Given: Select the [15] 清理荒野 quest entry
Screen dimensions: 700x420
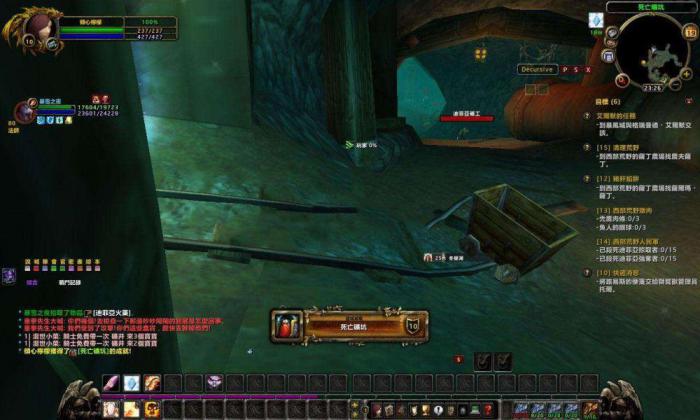Looking at the screenshot, I should (x=622, y=147).
